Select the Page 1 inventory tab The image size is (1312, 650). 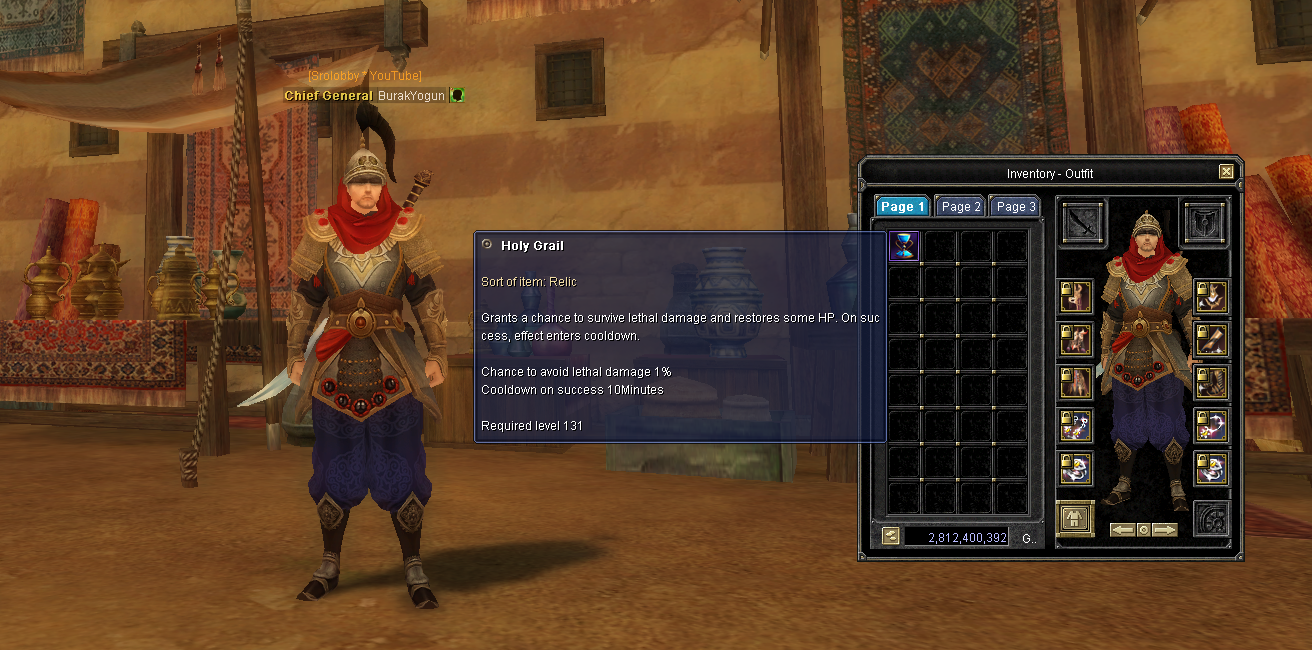pos(903,206)
